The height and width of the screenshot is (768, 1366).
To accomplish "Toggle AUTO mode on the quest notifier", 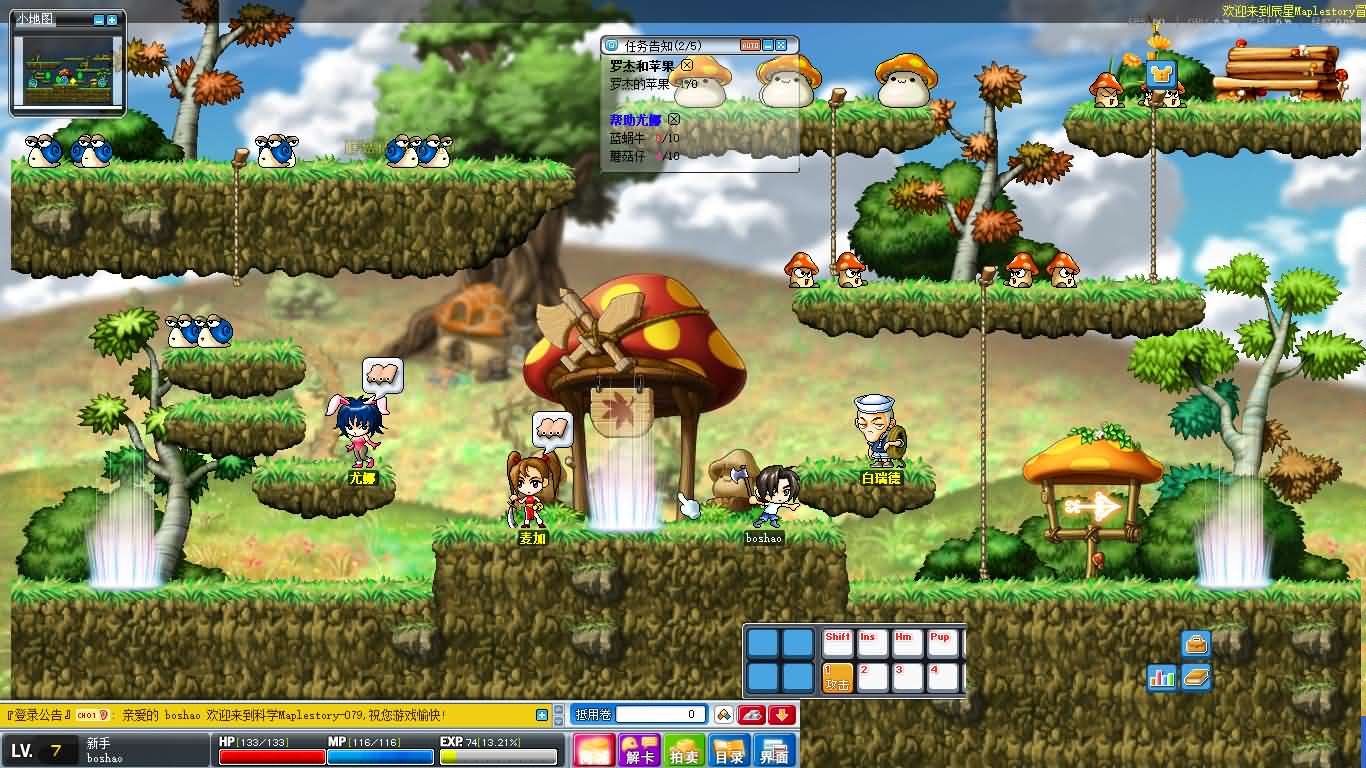I will click(751, 45).
